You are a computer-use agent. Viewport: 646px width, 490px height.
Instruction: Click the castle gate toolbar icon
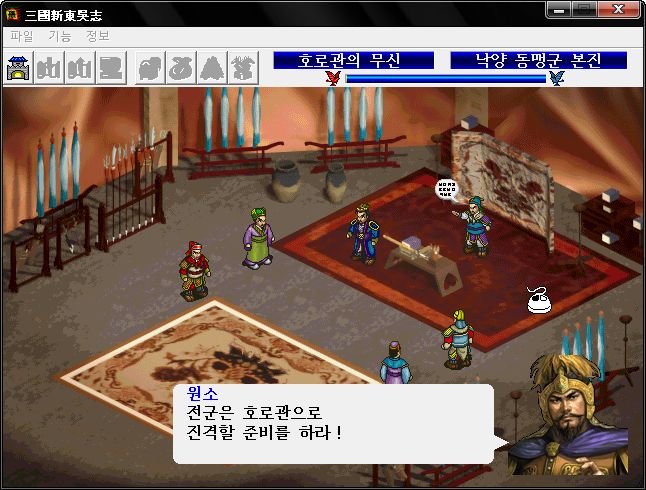pos(19,68)
